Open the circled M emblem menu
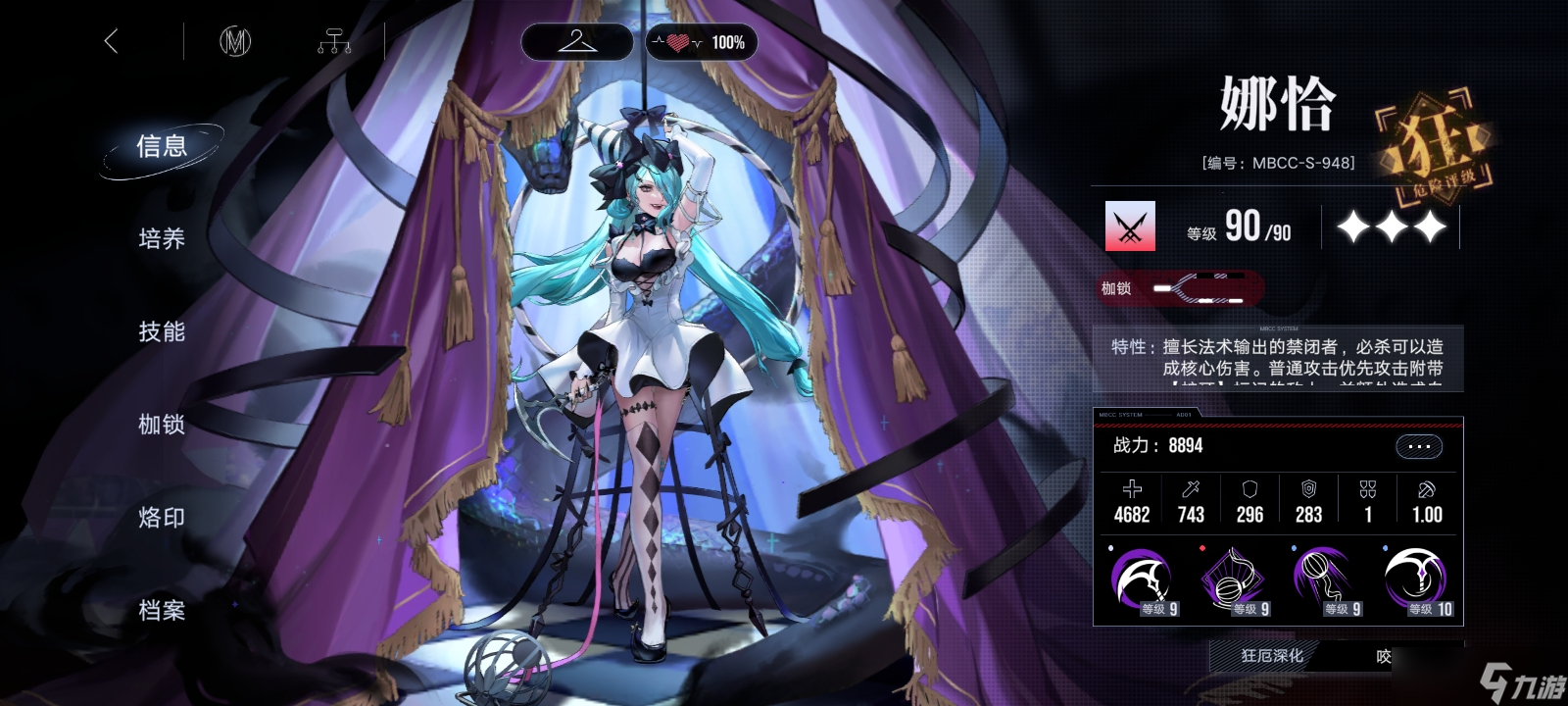Screen dimensions: 1568x706 coord(234,41)
